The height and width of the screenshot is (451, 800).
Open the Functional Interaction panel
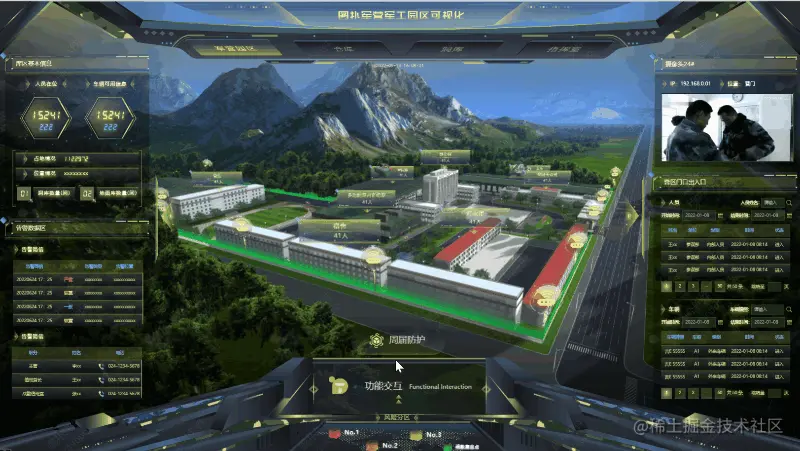[400, 386]
